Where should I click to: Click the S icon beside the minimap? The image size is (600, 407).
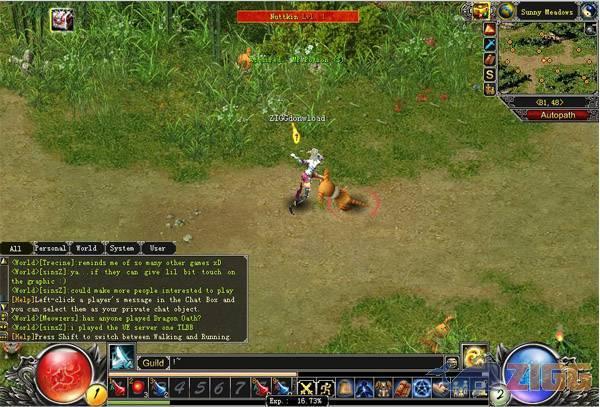[490, 75]
